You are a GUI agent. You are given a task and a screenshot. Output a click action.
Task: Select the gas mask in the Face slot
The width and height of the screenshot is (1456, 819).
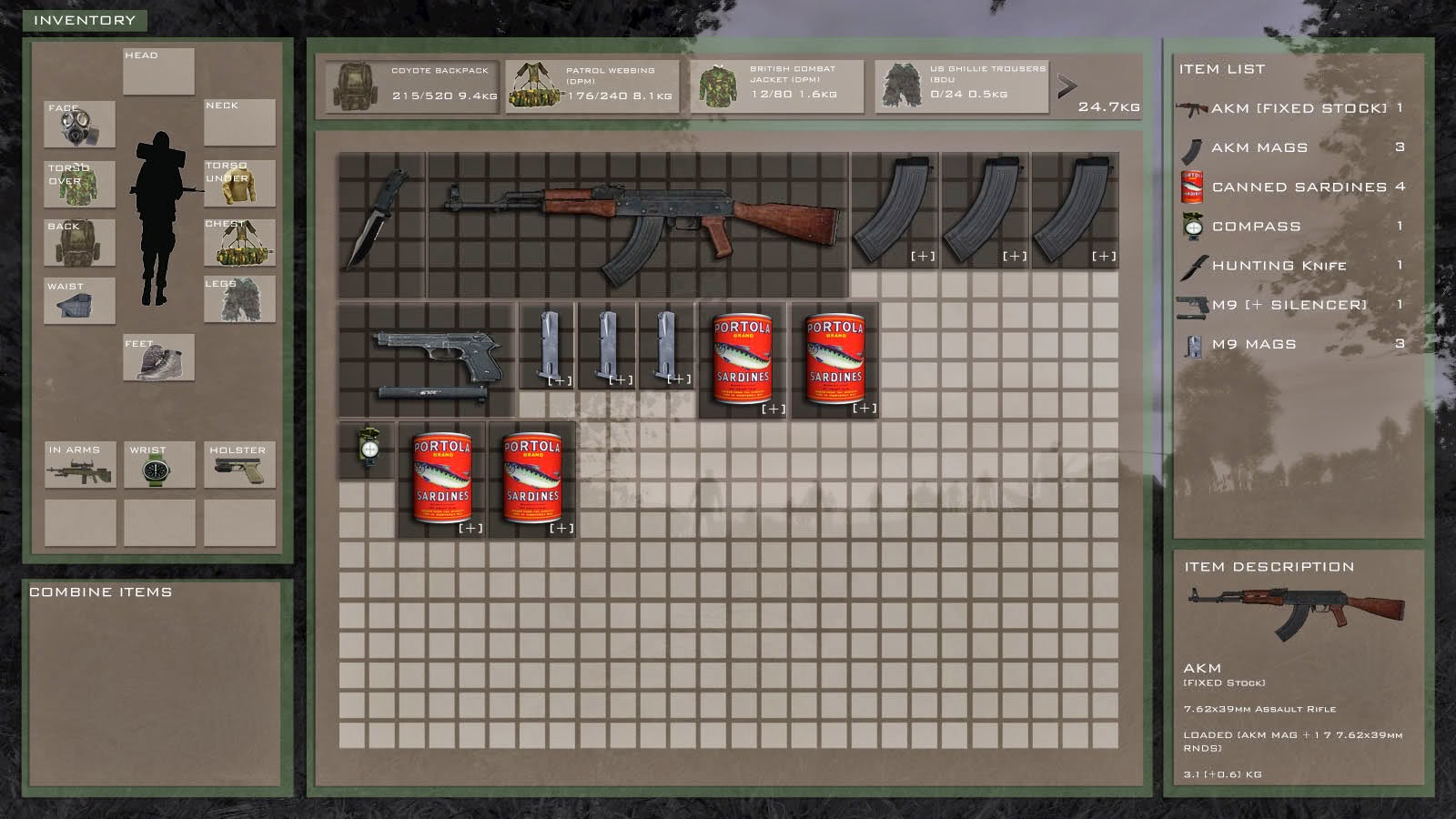tap(78, 126)
